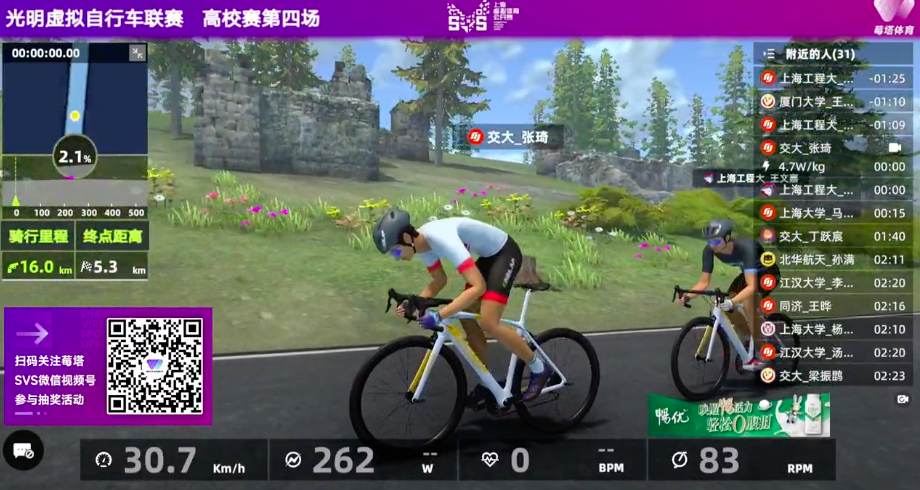Screen dimensions: 920x490
Task: Pick rider 北华航天_孙满 in the list
Action: pyautogui.click(x=817, y=259)
